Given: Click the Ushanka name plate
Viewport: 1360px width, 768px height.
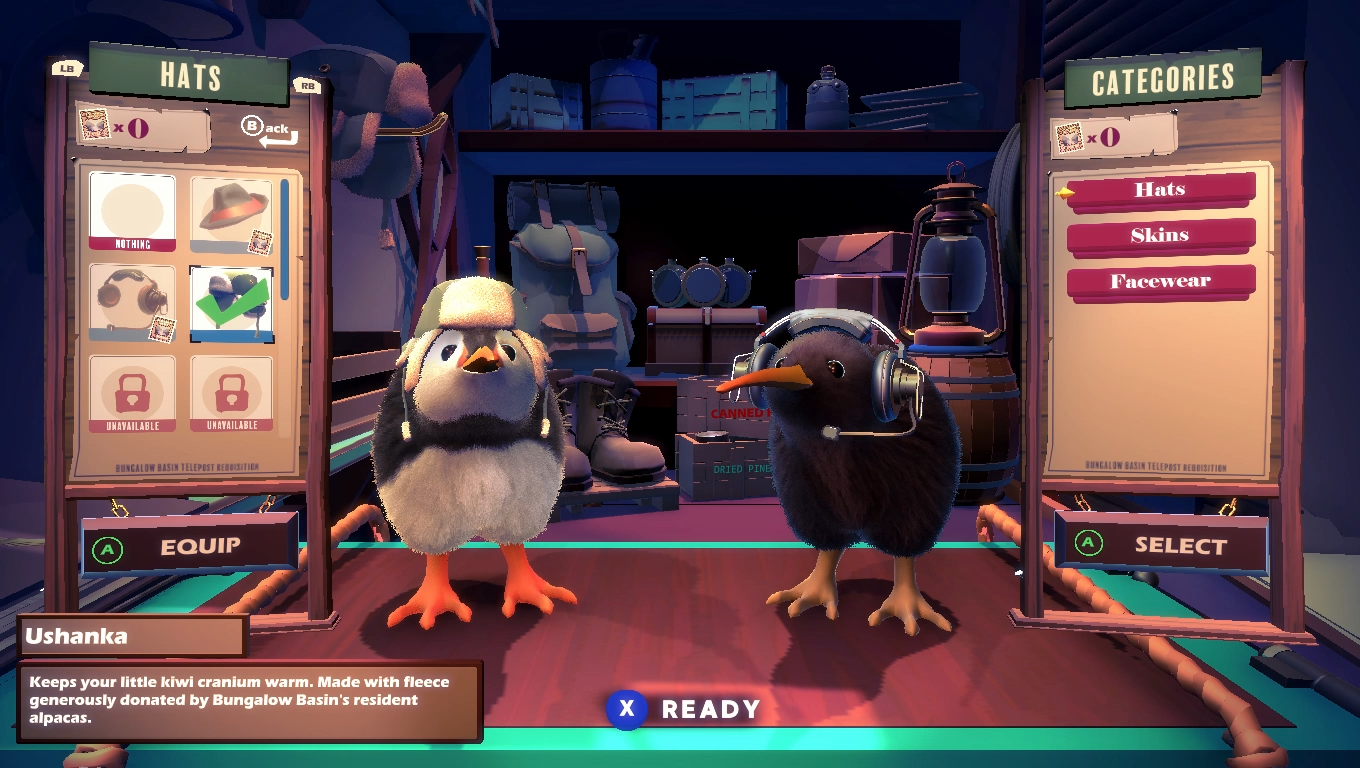Looking at the screenshot, I should [x=133, y=635].
